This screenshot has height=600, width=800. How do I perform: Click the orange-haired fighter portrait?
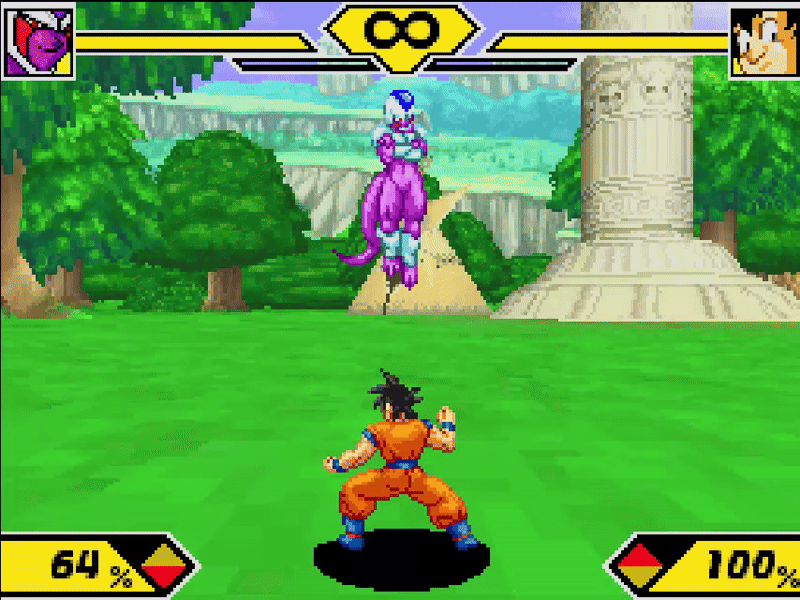point(763,43)
